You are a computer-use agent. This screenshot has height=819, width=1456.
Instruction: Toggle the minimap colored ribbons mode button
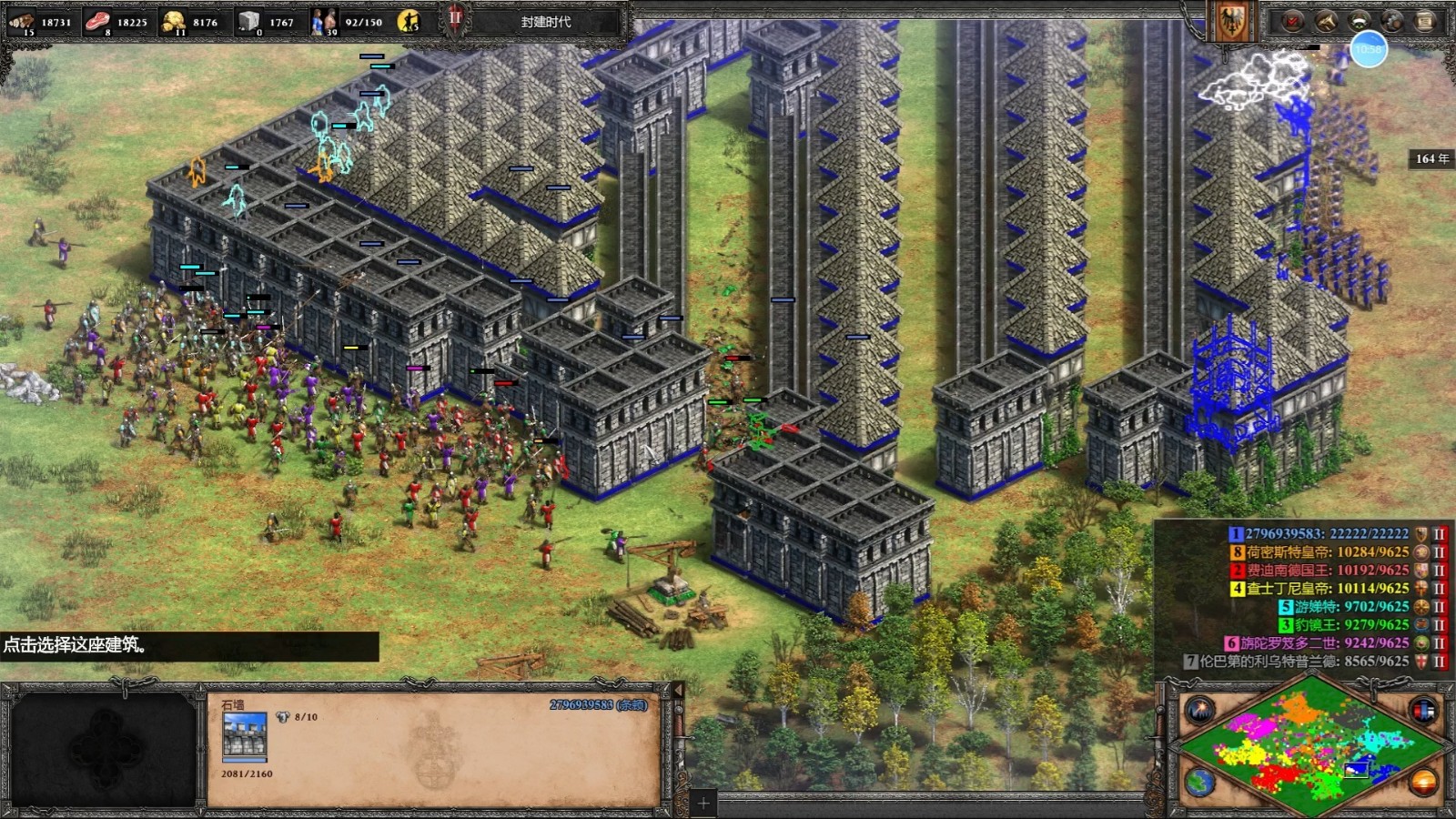pyautogui.click(x=1423, y=710)
